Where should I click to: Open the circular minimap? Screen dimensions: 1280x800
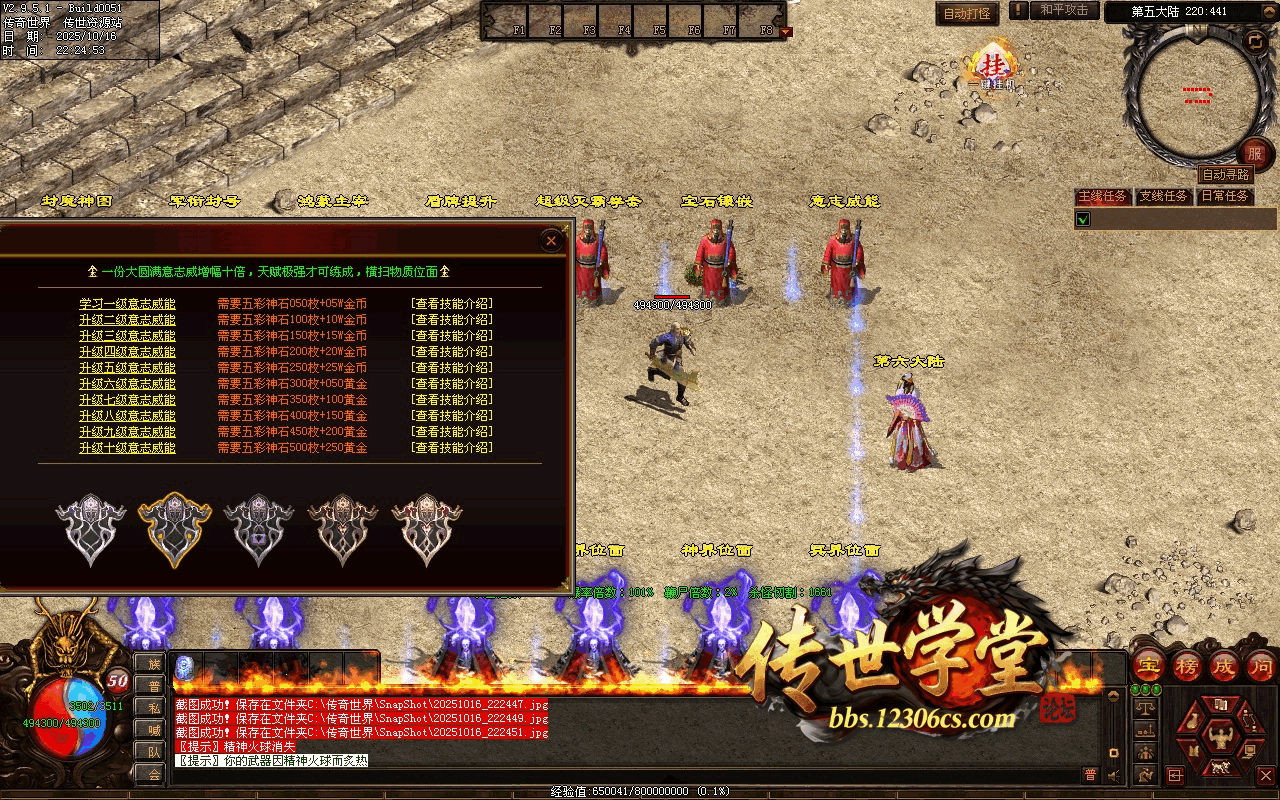pos(1198,95)
